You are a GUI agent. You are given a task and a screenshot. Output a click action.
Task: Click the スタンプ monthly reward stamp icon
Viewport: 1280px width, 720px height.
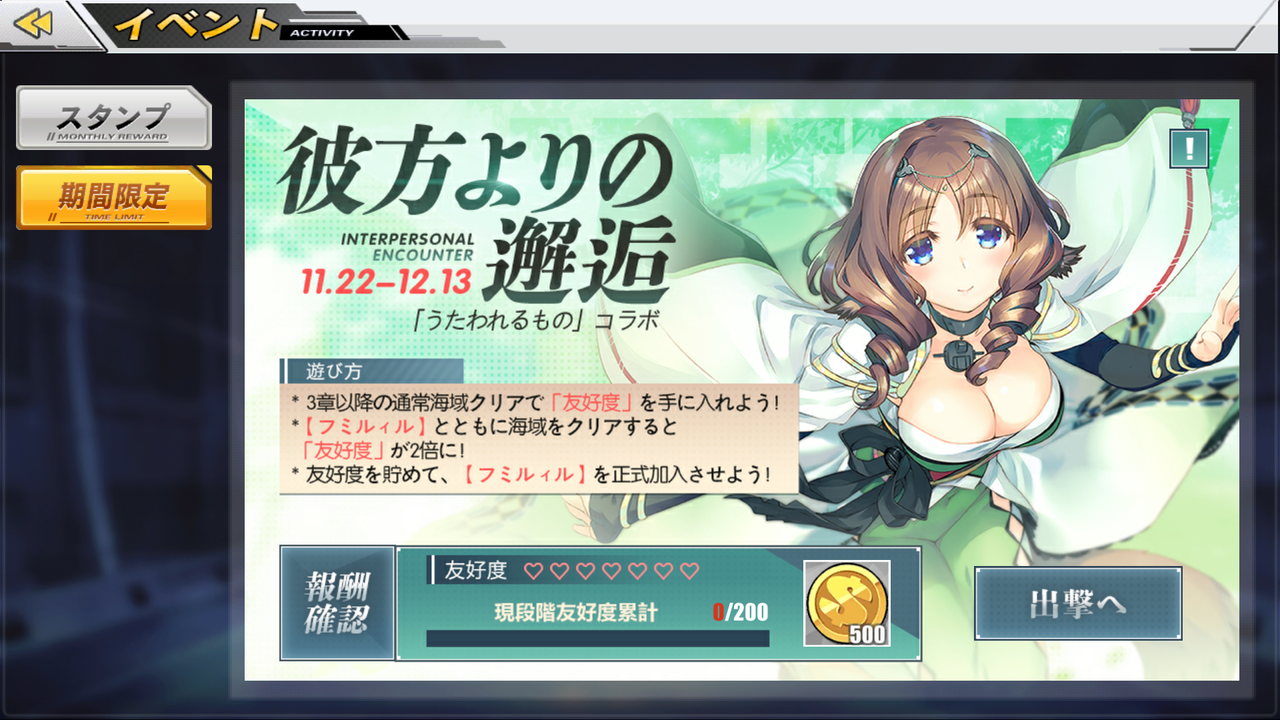pos(112,118)
